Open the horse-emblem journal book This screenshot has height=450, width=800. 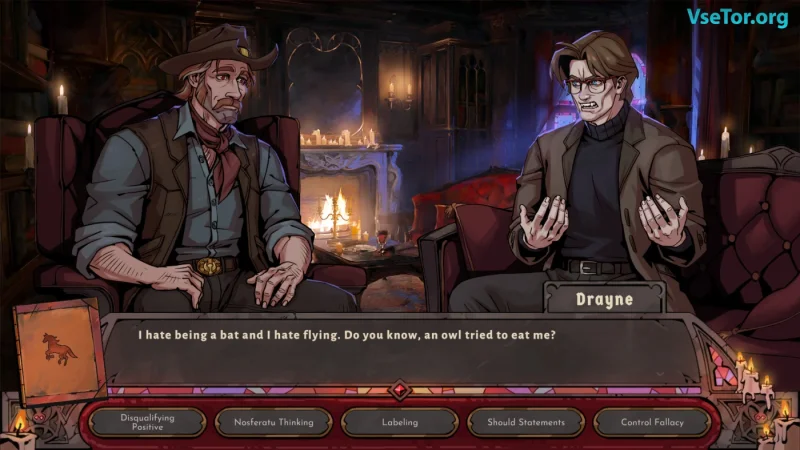pyautogui.click(x=58, y=350)
